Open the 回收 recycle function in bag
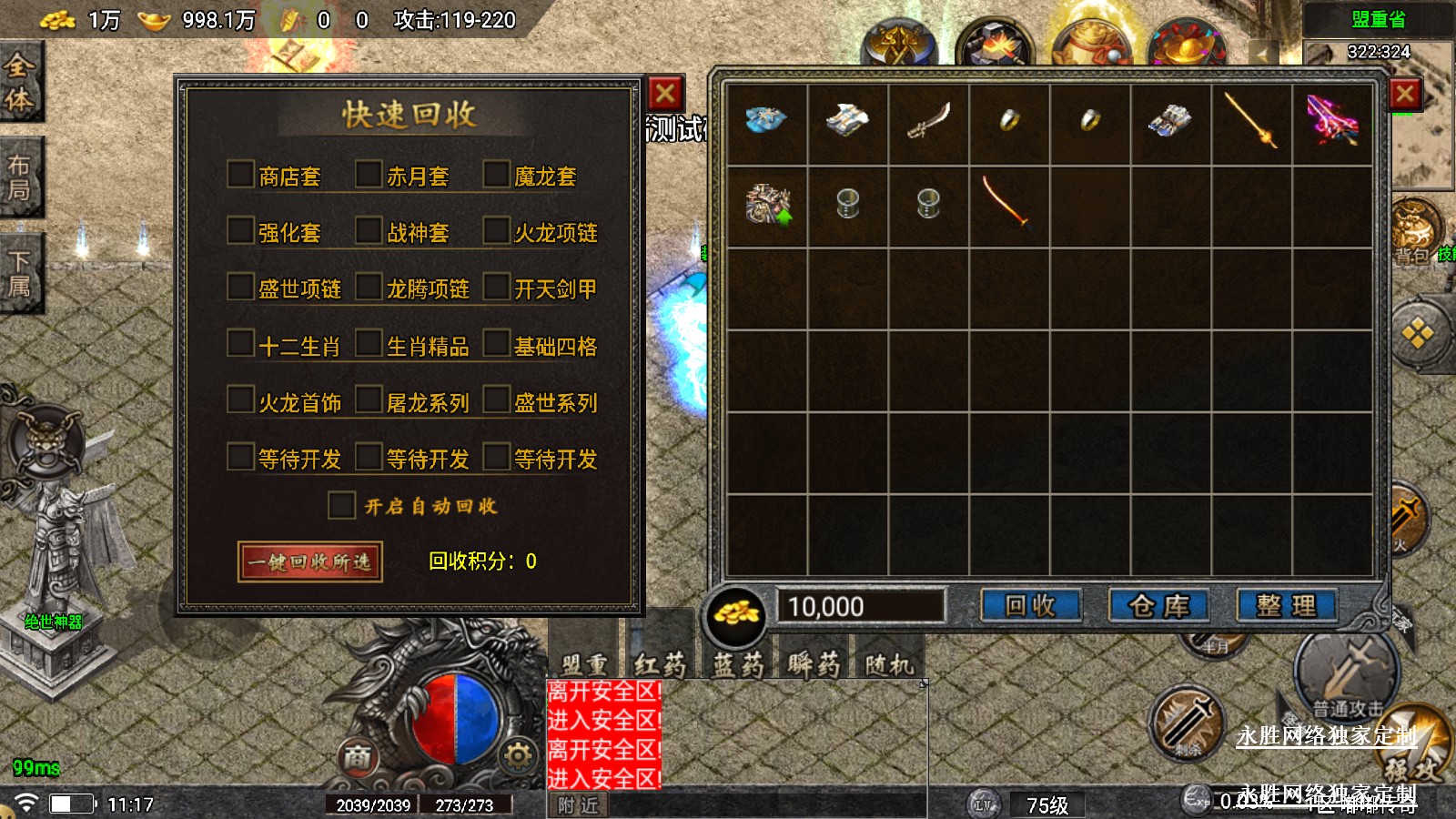This screenshot has width=1456, height=819. click(x=1030, y=606)
